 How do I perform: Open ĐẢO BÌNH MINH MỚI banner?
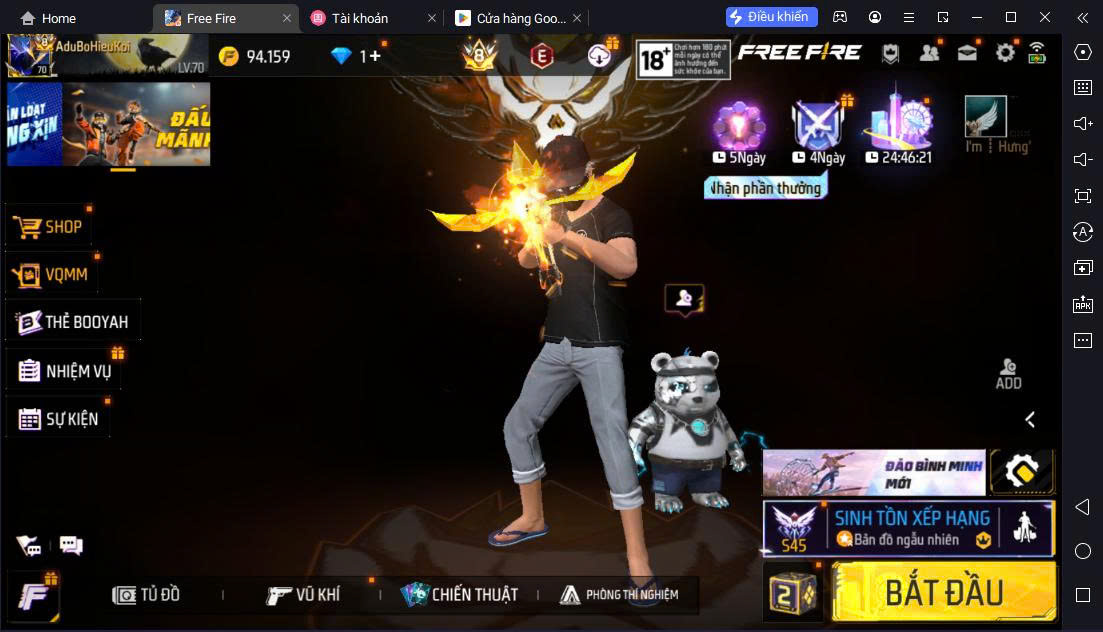tap(874, 472)
